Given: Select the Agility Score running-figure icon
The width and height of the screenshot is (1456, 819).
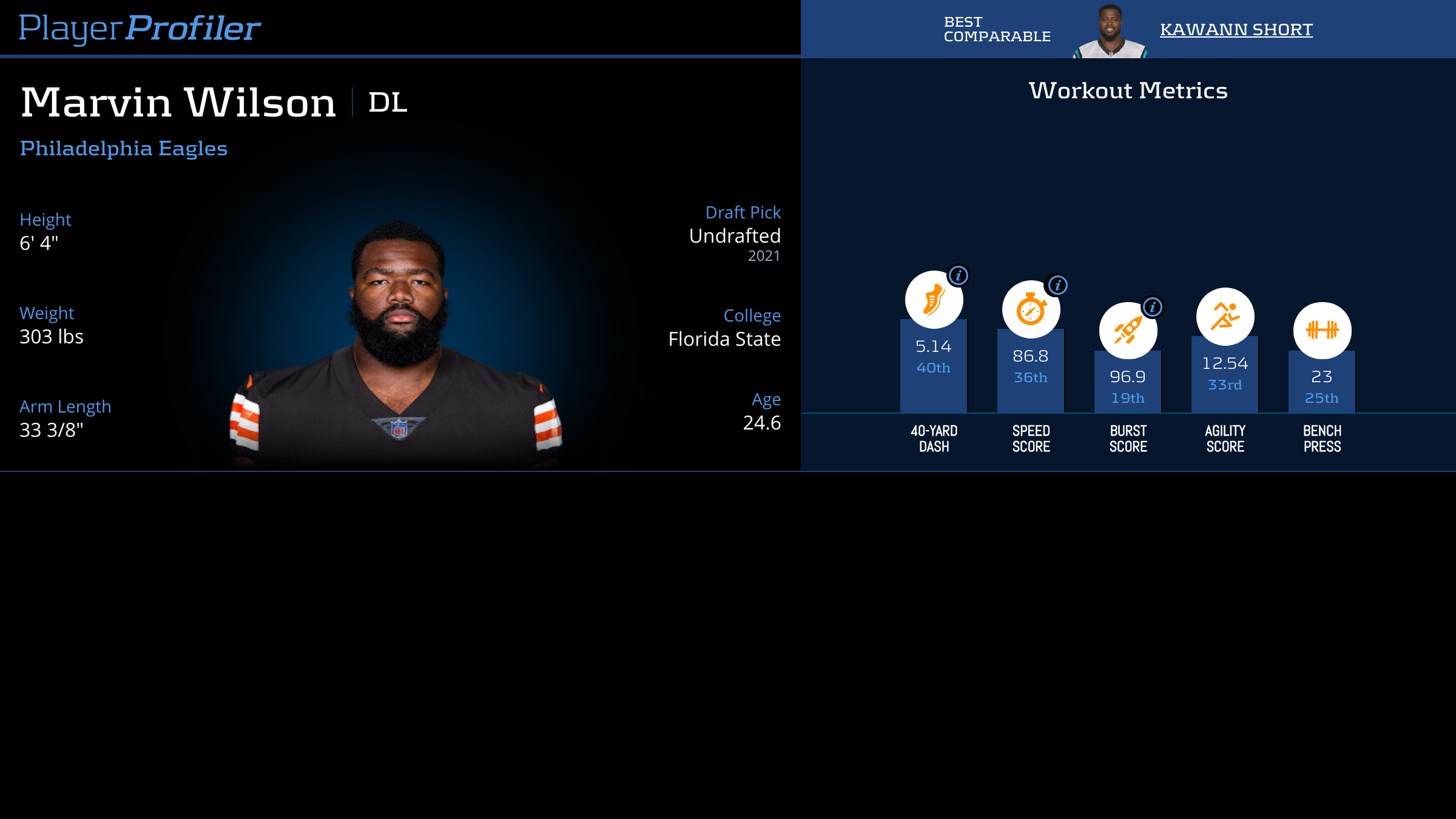Looking at the screenshot, I should (x=1225, y=317).
